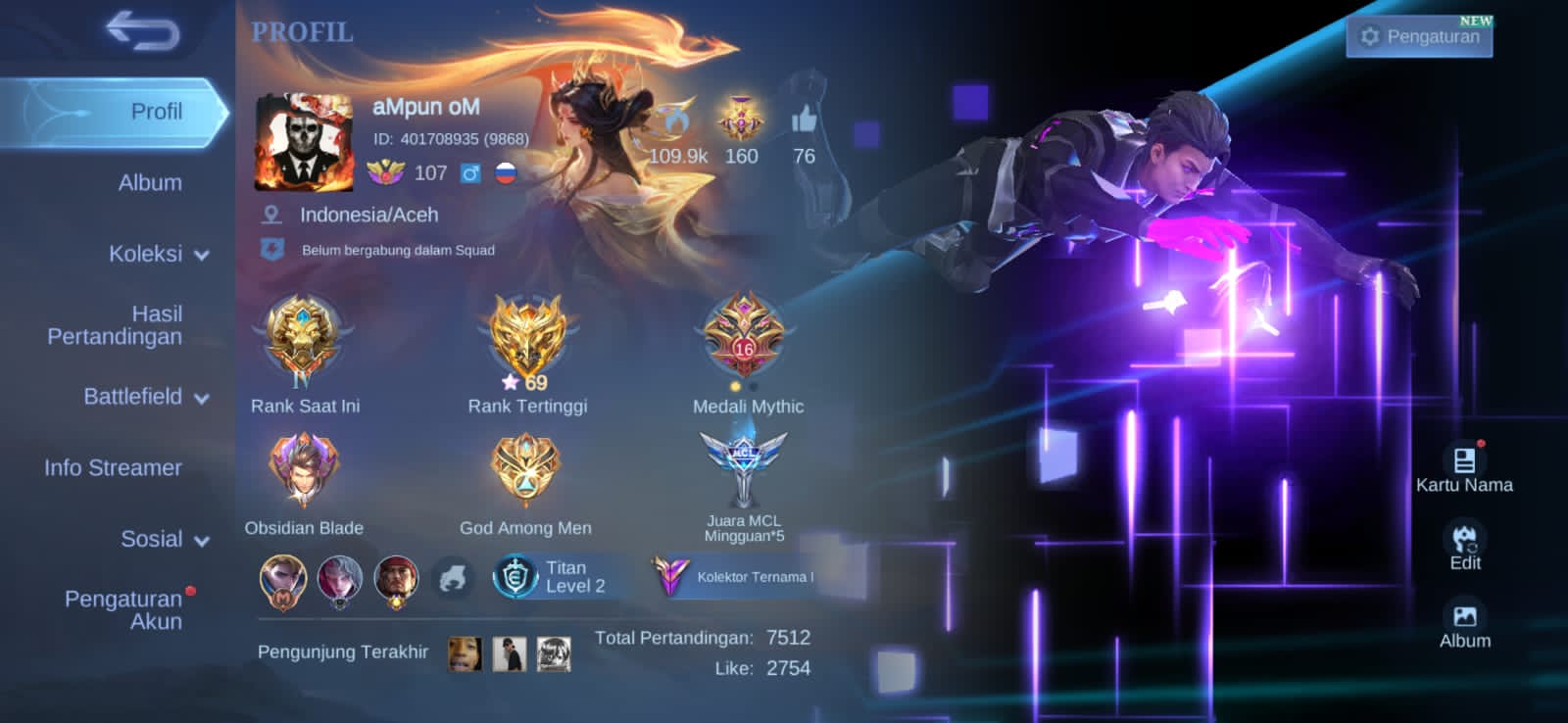The width and height of the screenshot is (1568, 723).
Task: Open the Pengaturan settings button
Action: 1419,37
